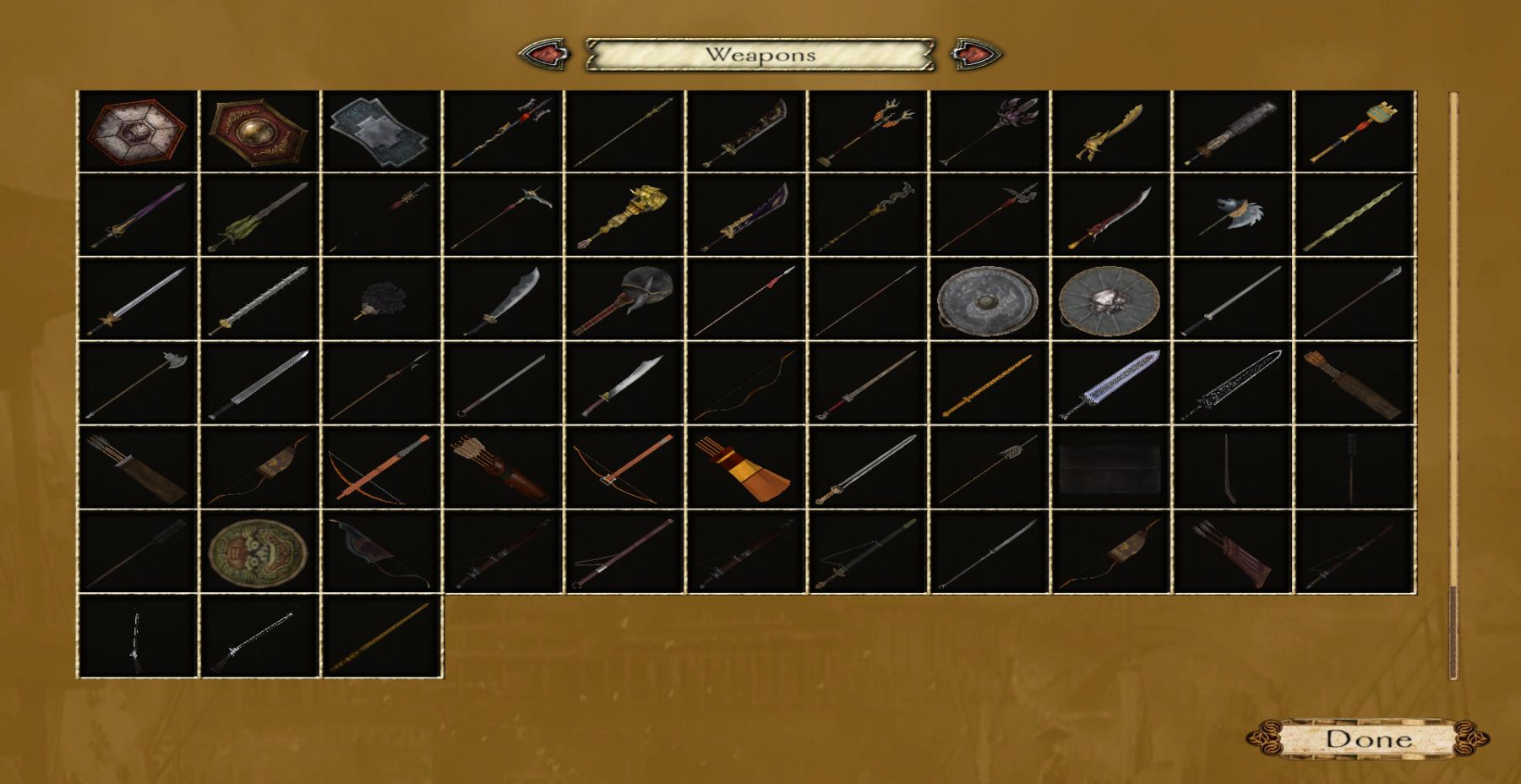The height and width of the screenshot is (784, 1521).
Task: Select the hexagonal white shield
Action: (137, 131)
